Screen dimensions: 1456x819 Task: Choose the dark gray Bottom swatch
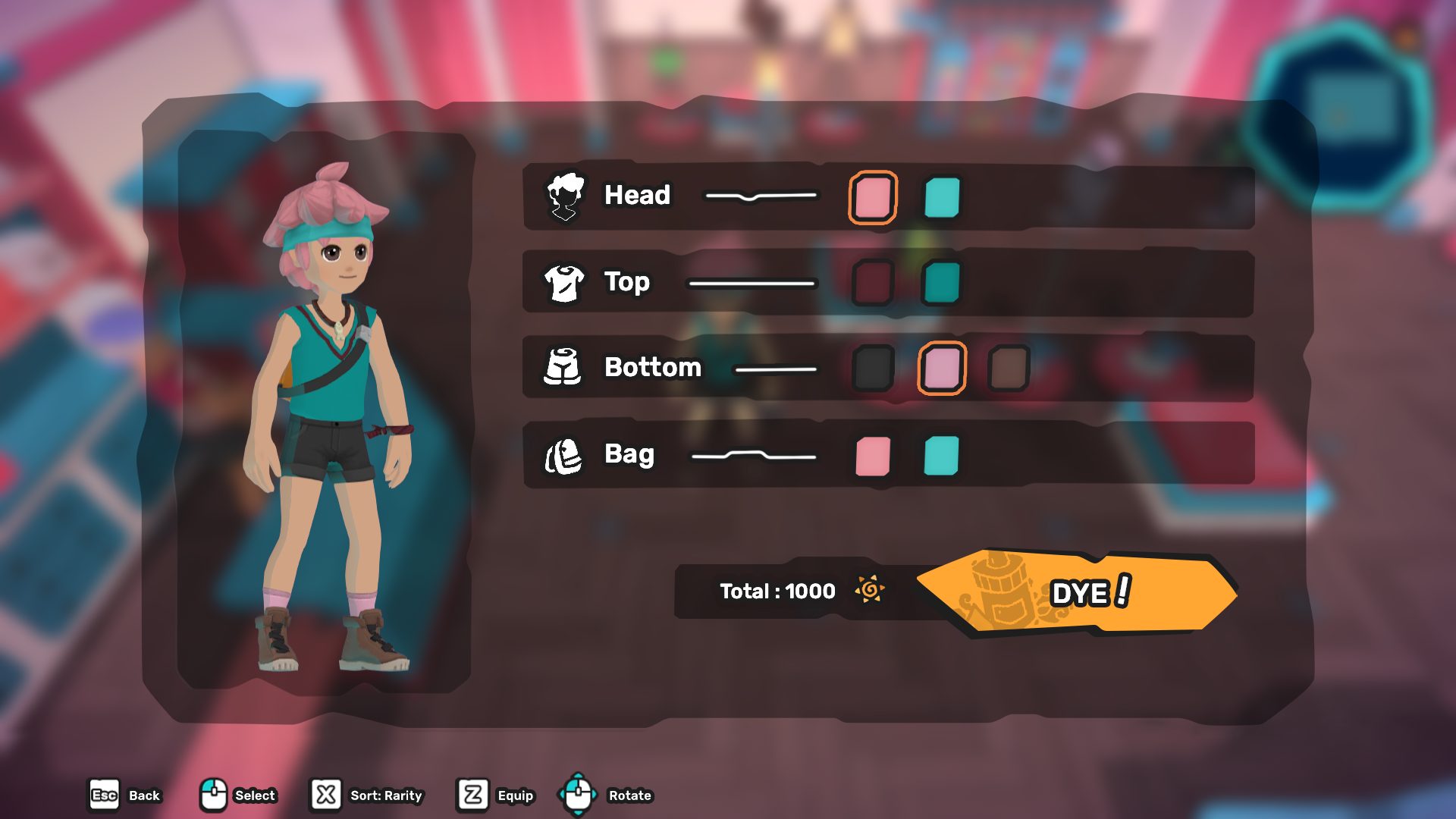pyautogui.click(x=872, y=369)
